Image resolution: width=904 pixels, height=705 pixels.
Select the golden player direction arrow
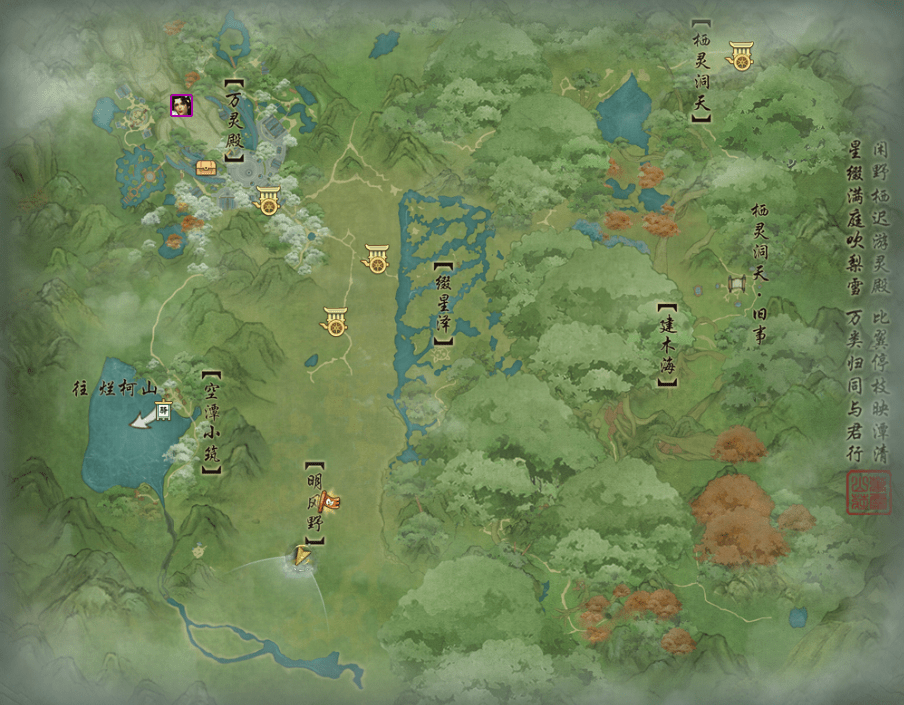click(x=301, y=556)
